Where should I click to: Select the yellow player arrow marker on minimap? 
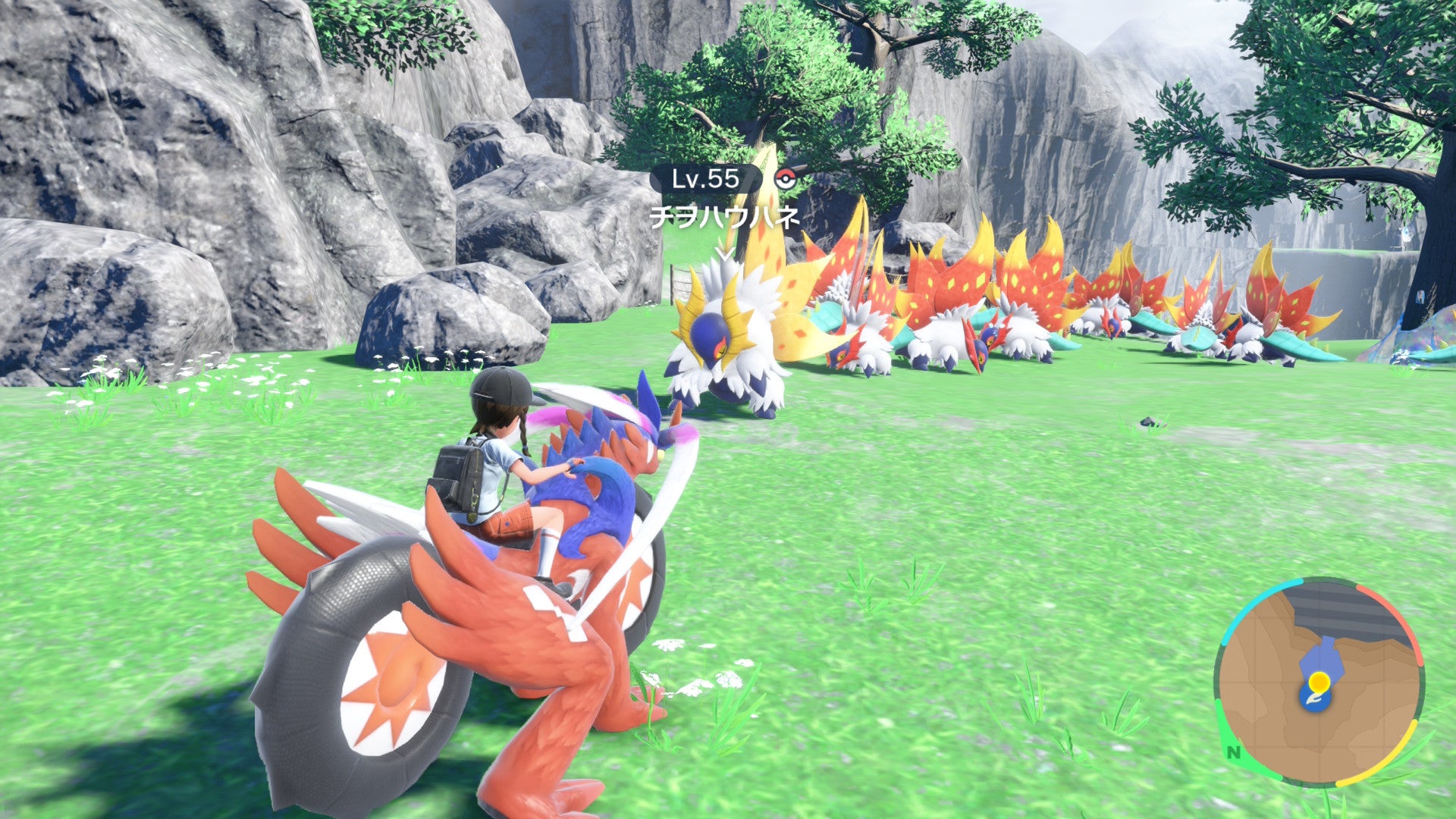point(1319,682)
